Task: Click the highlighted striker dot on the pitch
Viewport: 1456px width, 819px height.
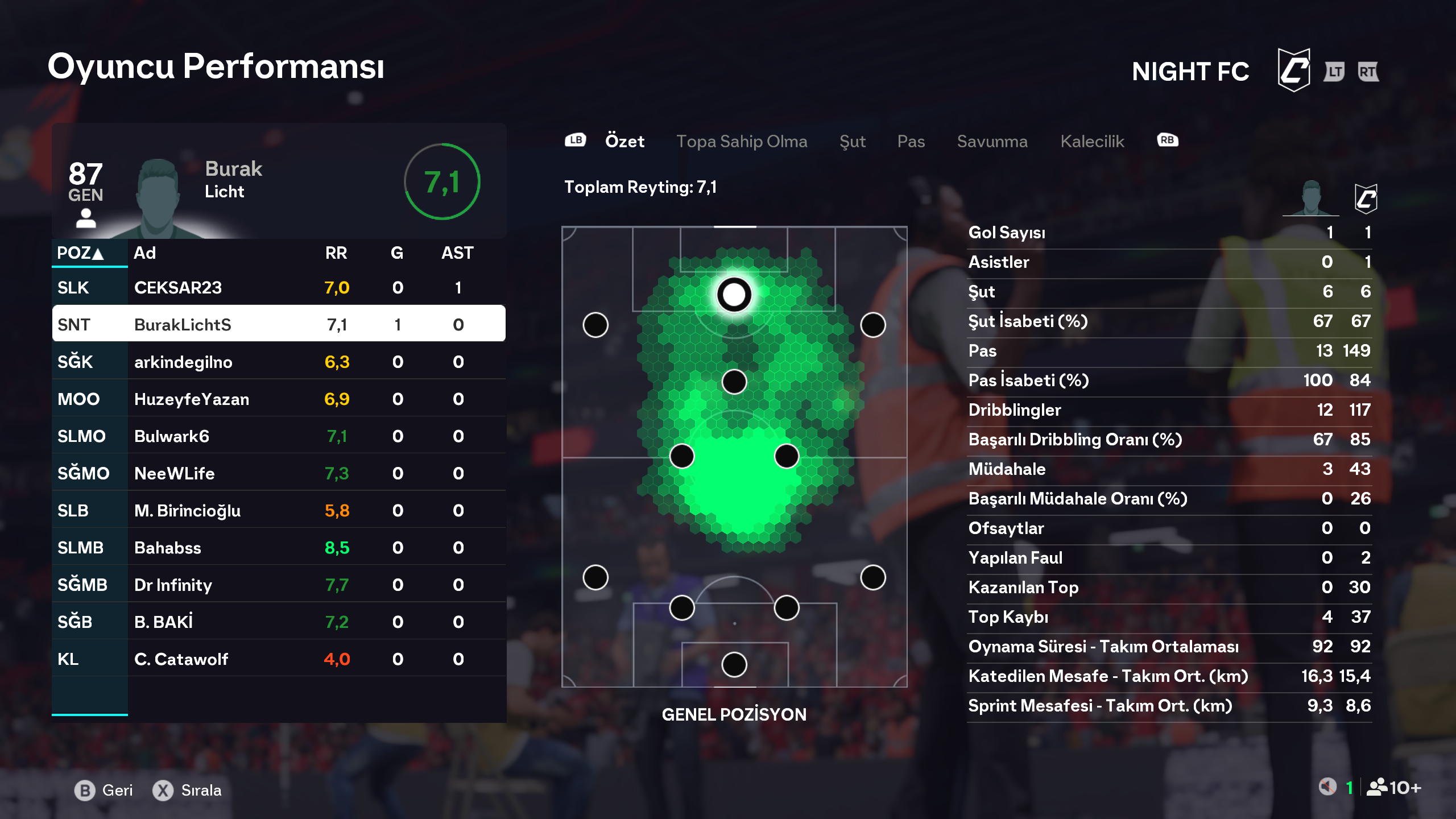Action: [x=734, y=295]
